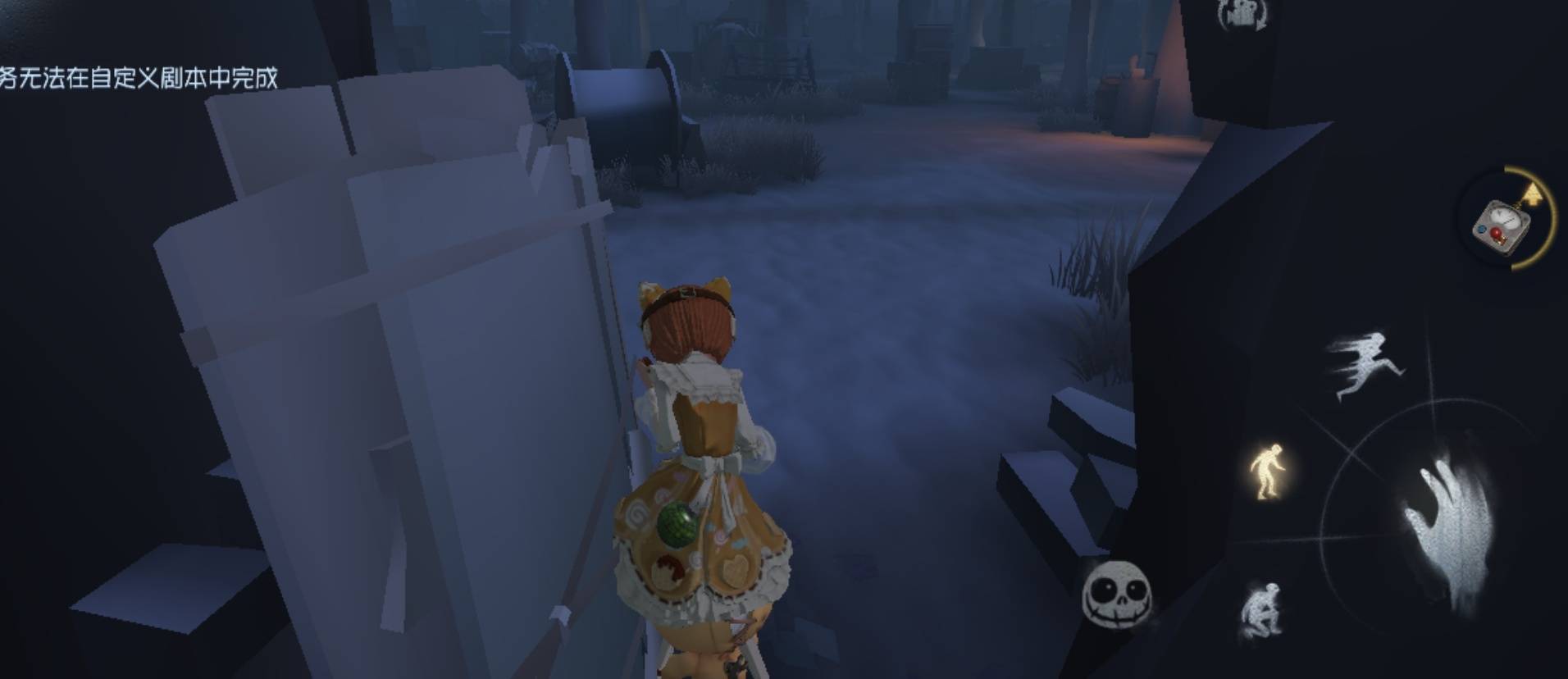
Task: Switch to running stance
Action: [1362, 364]
